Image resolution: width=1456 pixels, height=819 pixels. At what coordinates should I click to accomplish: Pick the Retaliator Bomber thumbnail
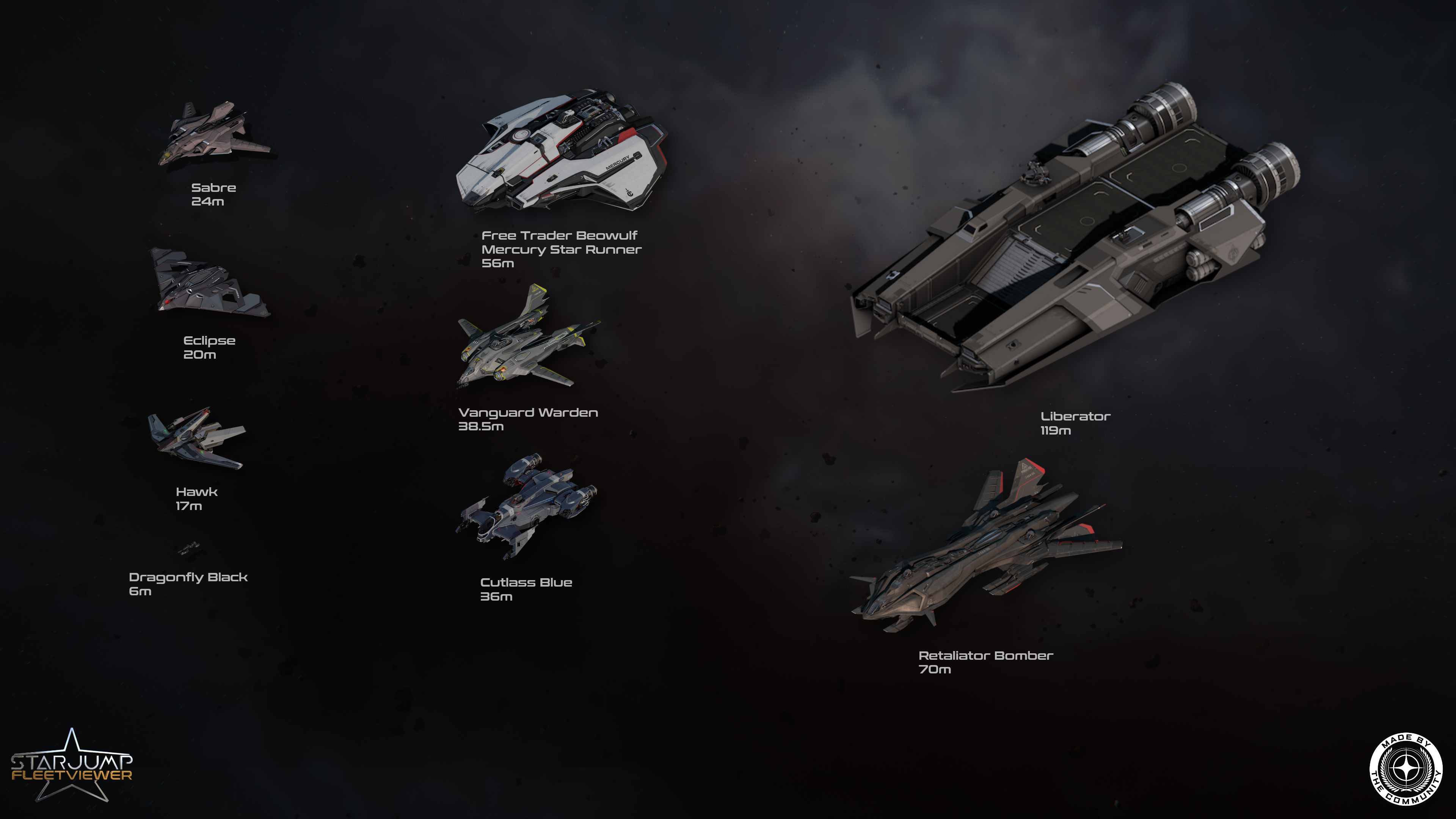(x=986, y=551)
